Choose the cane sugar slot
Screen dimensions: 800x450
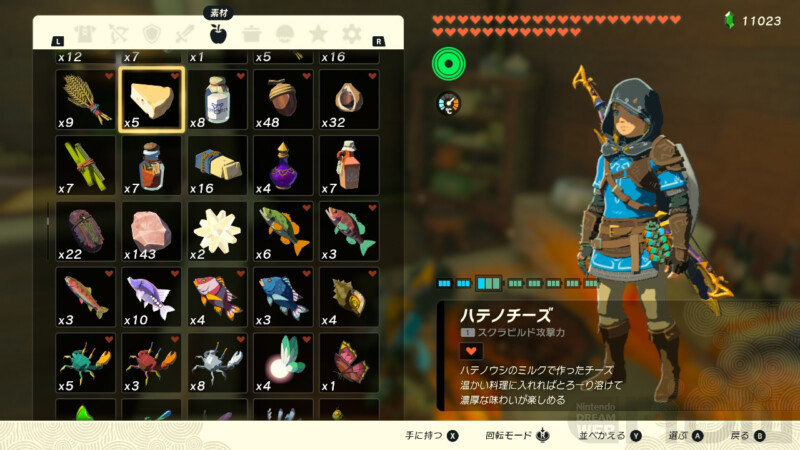(x=85, y=165)
